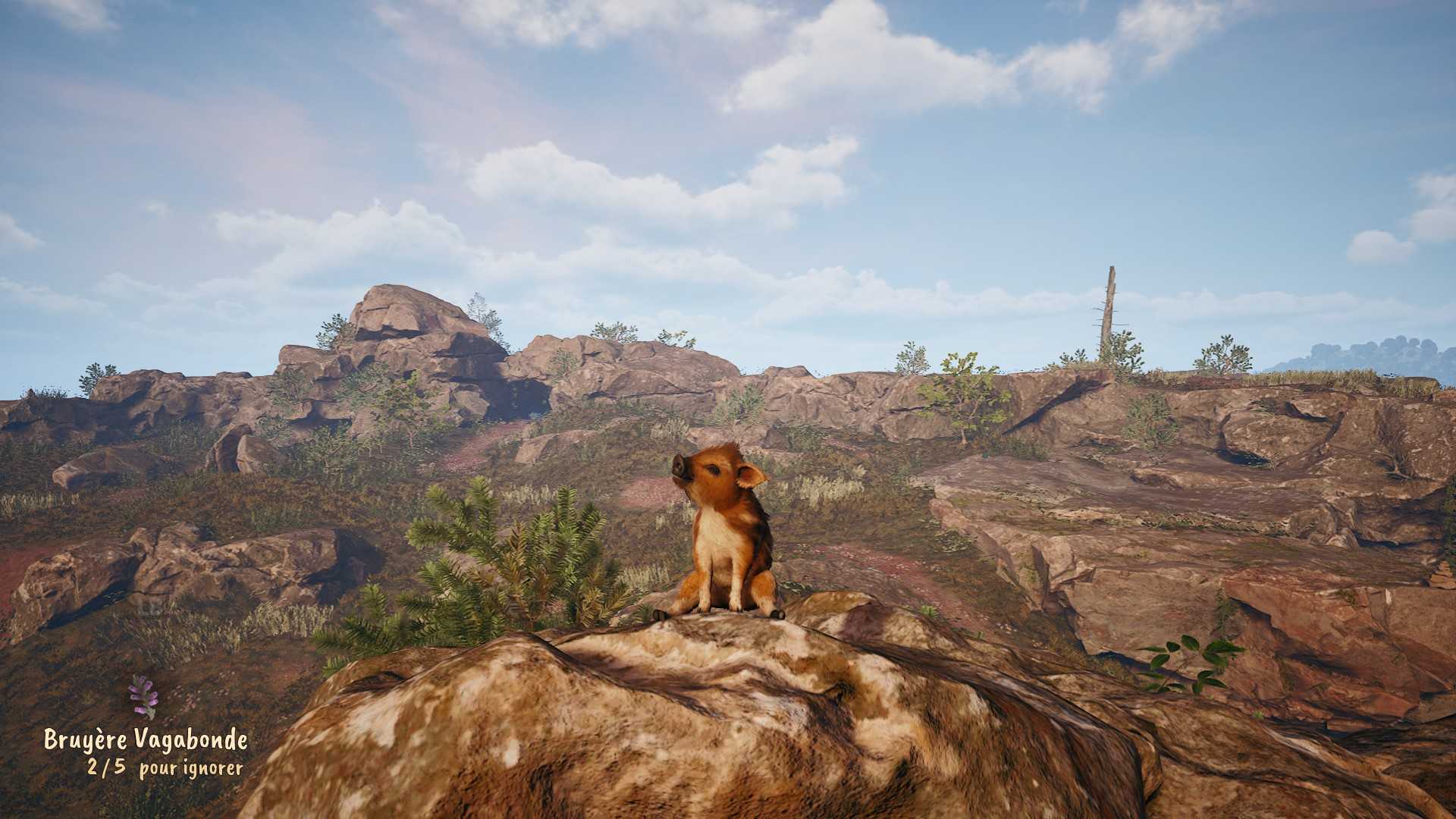Select the Bruyère Vagabonde collectible tracker label
The height and width of the screenshot is (819, 1456).
pos(146,739)
